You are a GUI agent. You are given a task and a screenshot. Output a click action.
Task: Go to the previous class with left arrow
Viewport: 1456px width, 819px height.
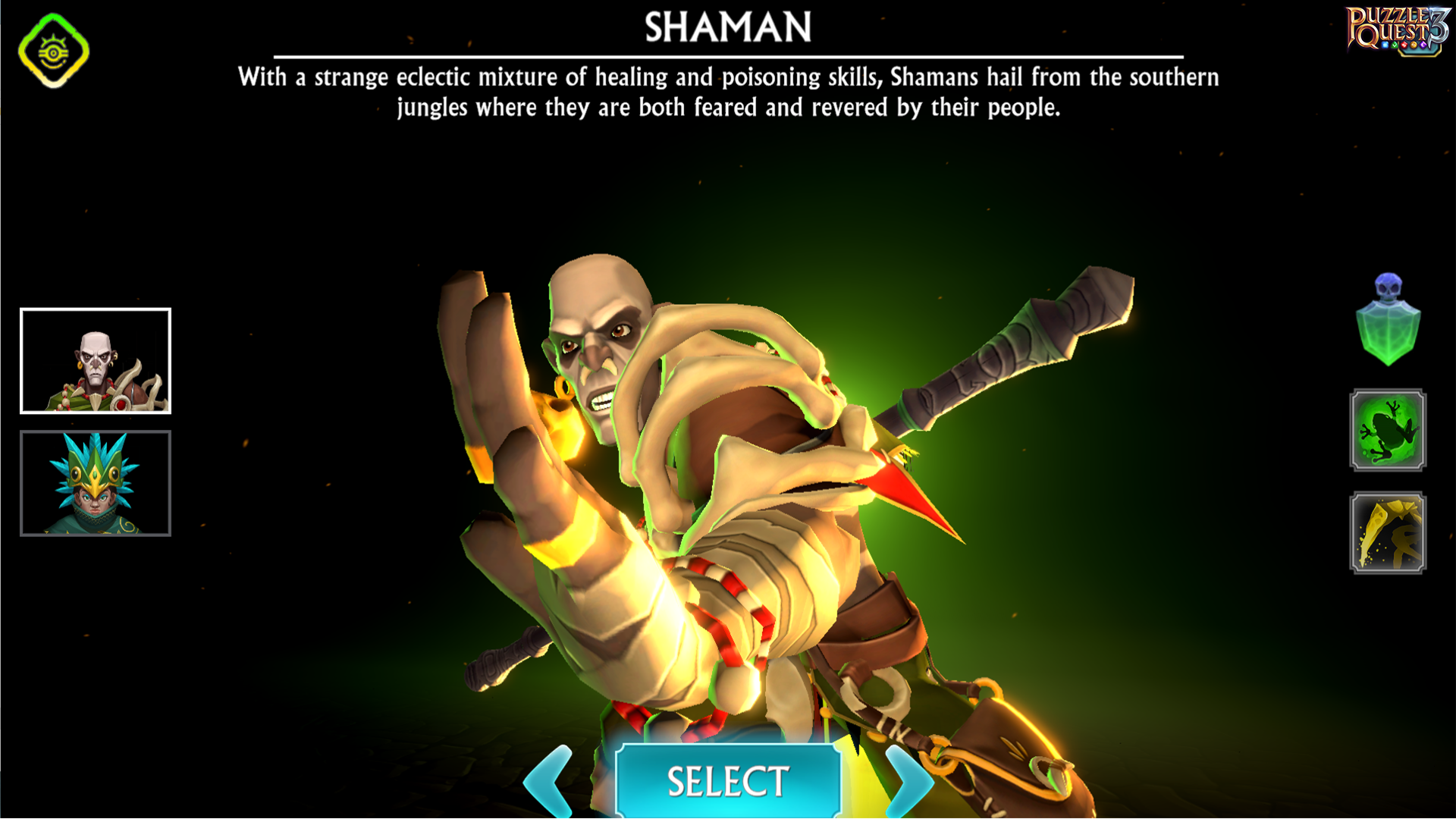(551, 783)
